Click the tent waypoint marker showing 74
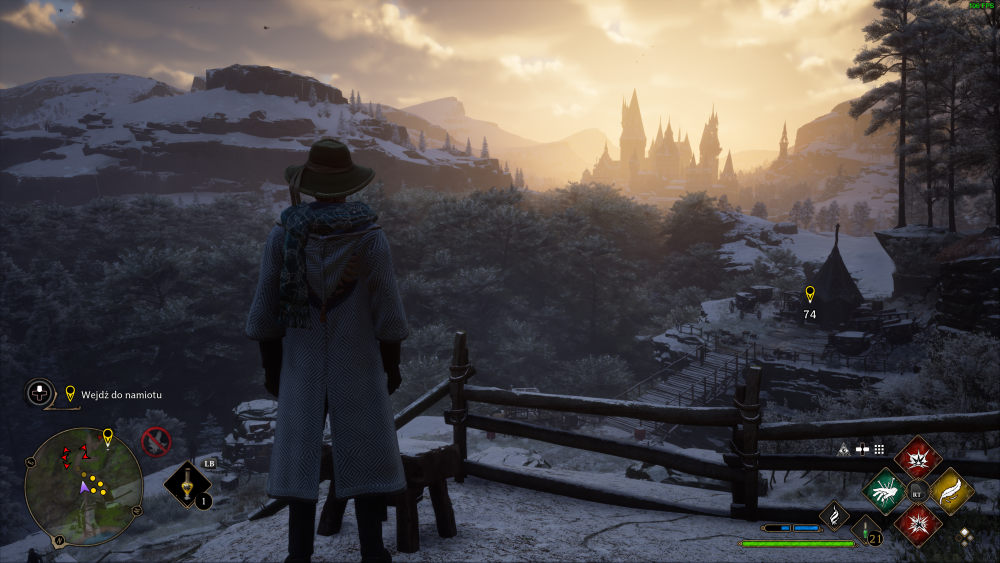Viewport: 1000px width, 563px height. [x=809, y=294]
